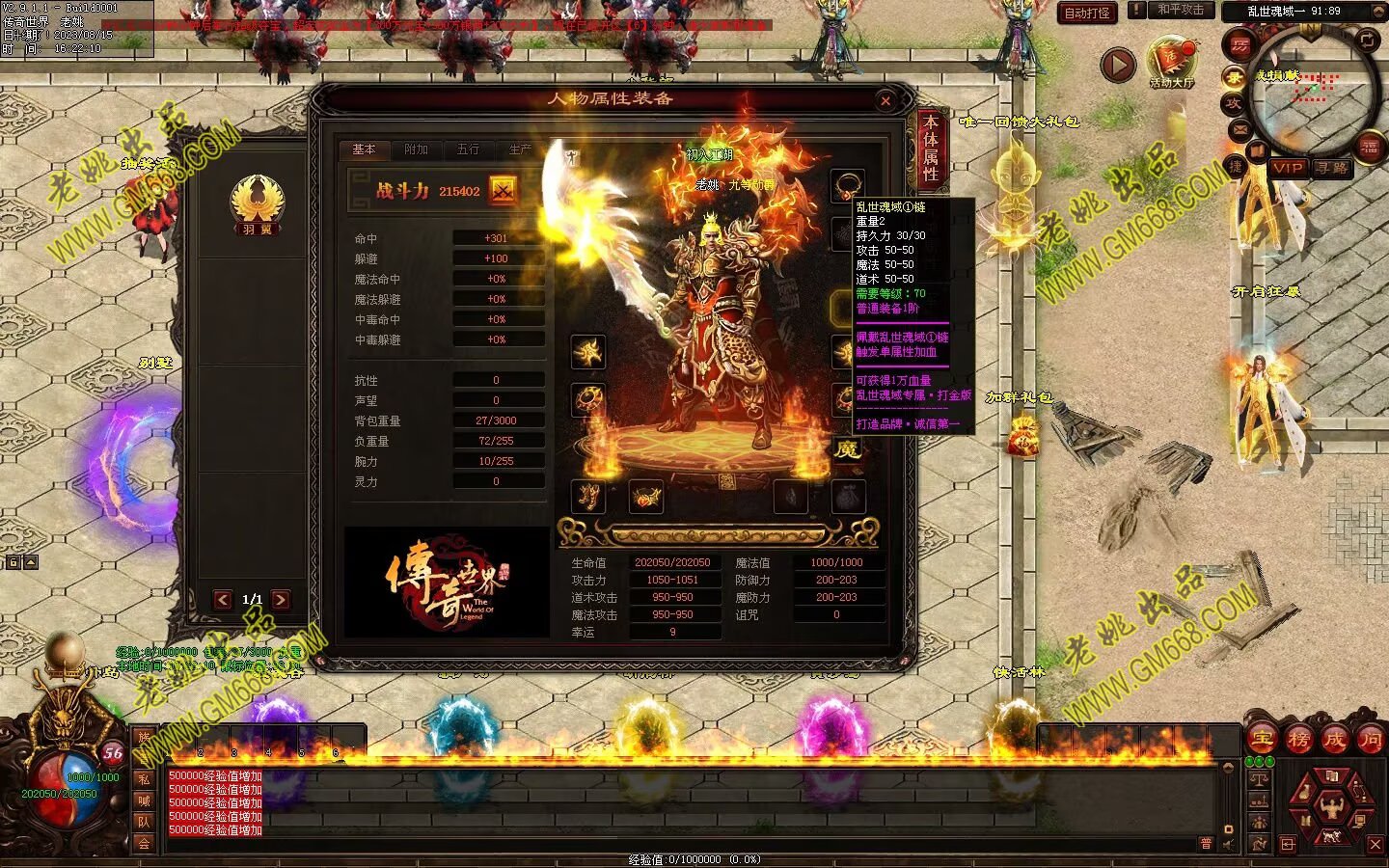Open the 宝 treasure round button
This screenshot has height=868, width=1389.
coord(1262,740)
